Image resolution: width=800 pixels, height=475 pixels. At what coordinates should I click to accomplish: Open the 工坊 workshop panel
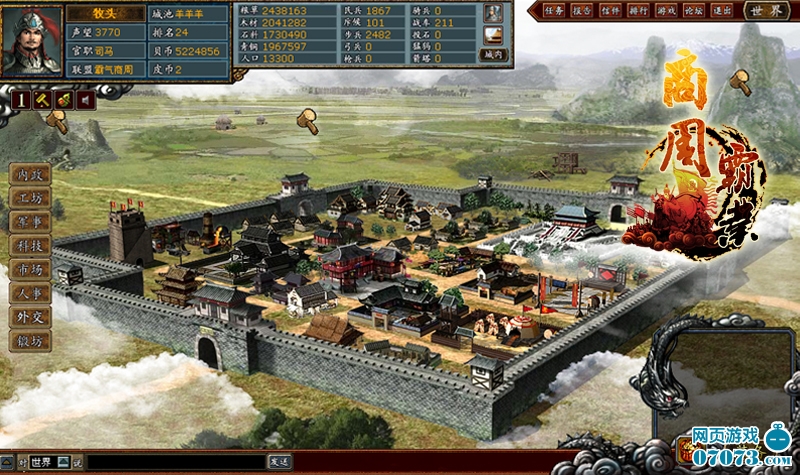tap(29, 198)
